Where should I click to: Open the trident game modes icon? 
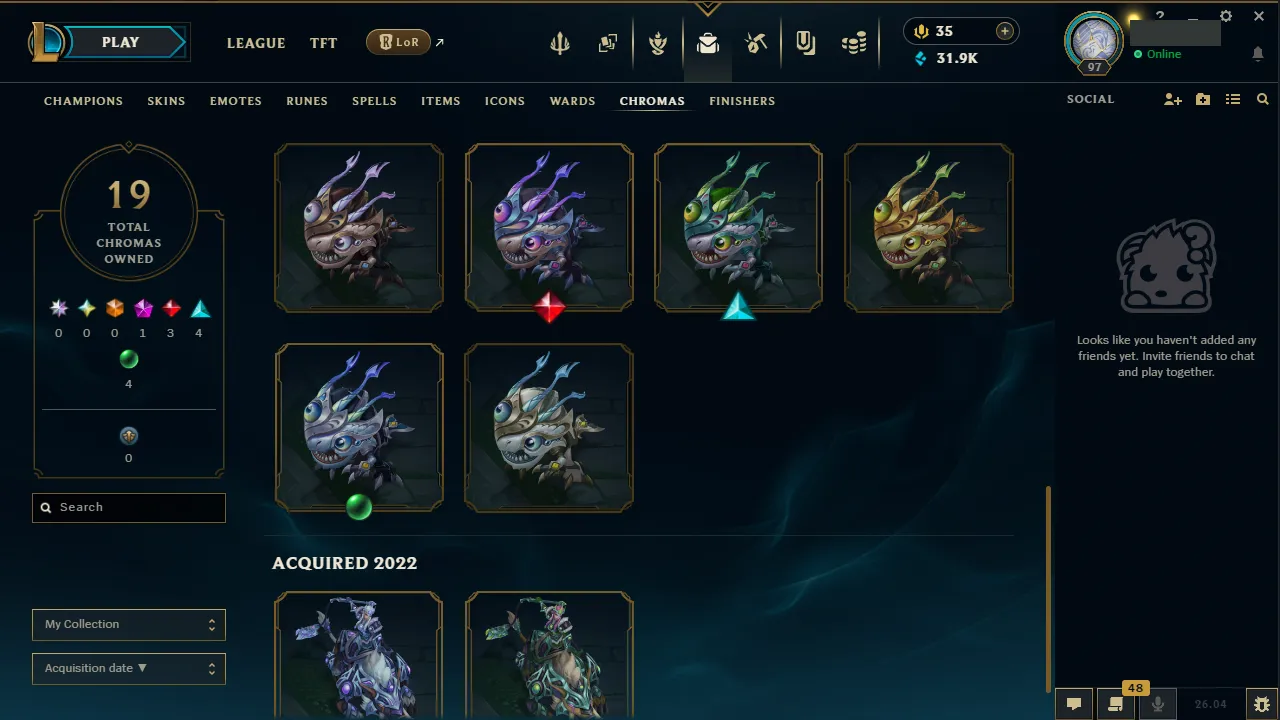coord(559,43)
